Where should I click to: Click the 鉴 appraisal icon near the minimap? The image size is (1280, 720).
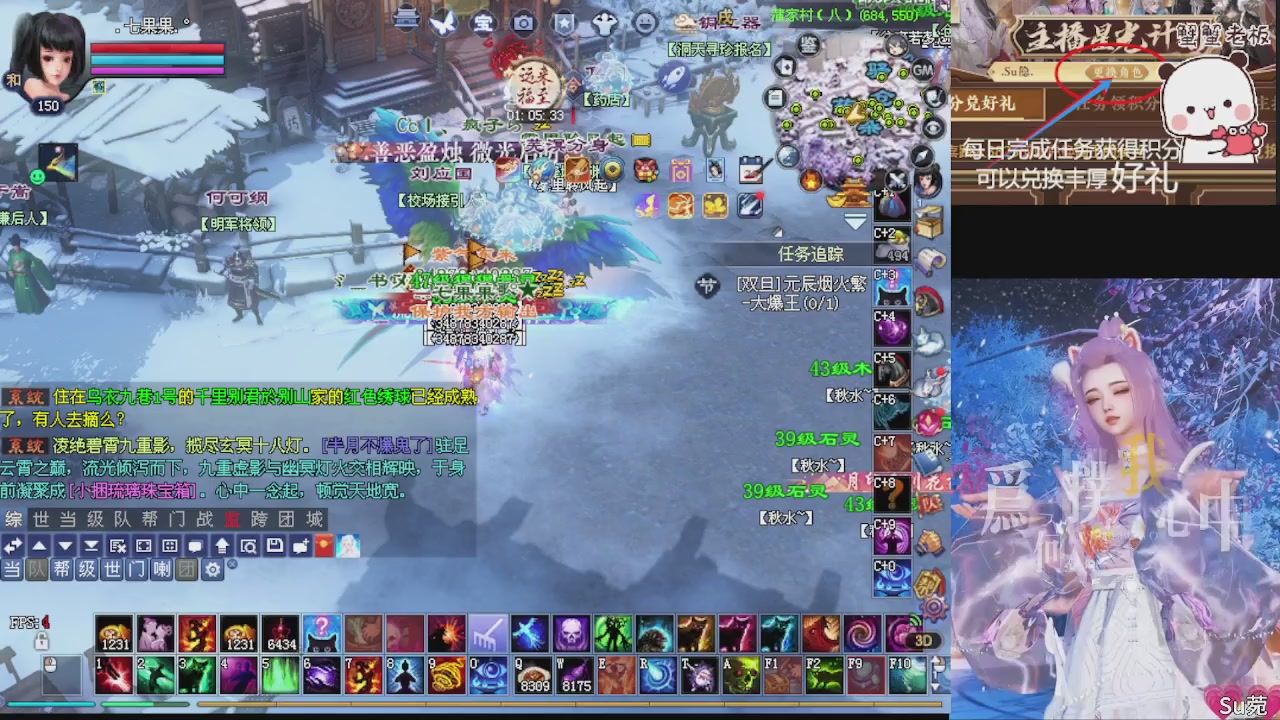tap(809, 46)
